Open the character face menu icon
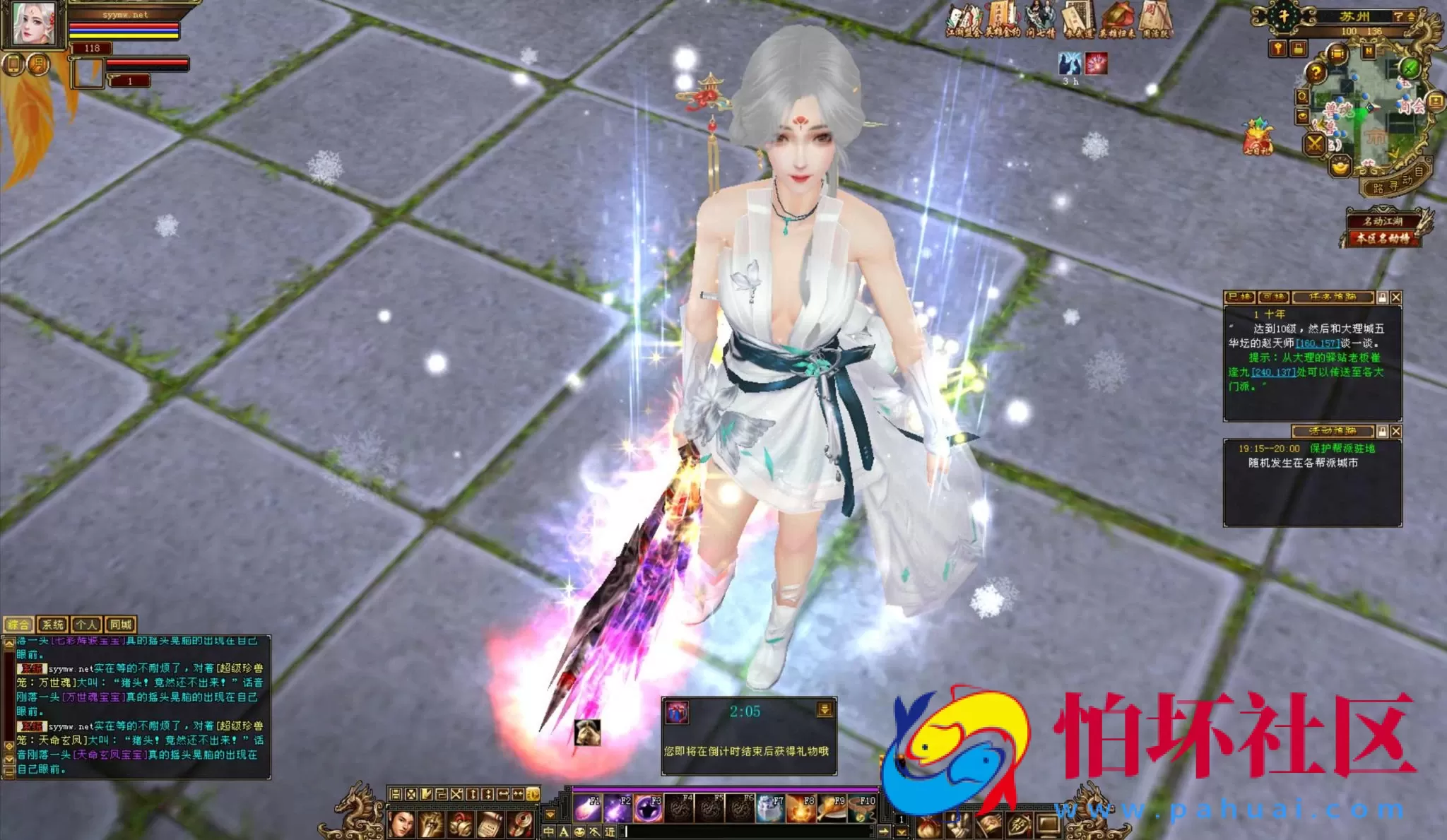This screenshot has height=840, width=1447. [401, 824]
